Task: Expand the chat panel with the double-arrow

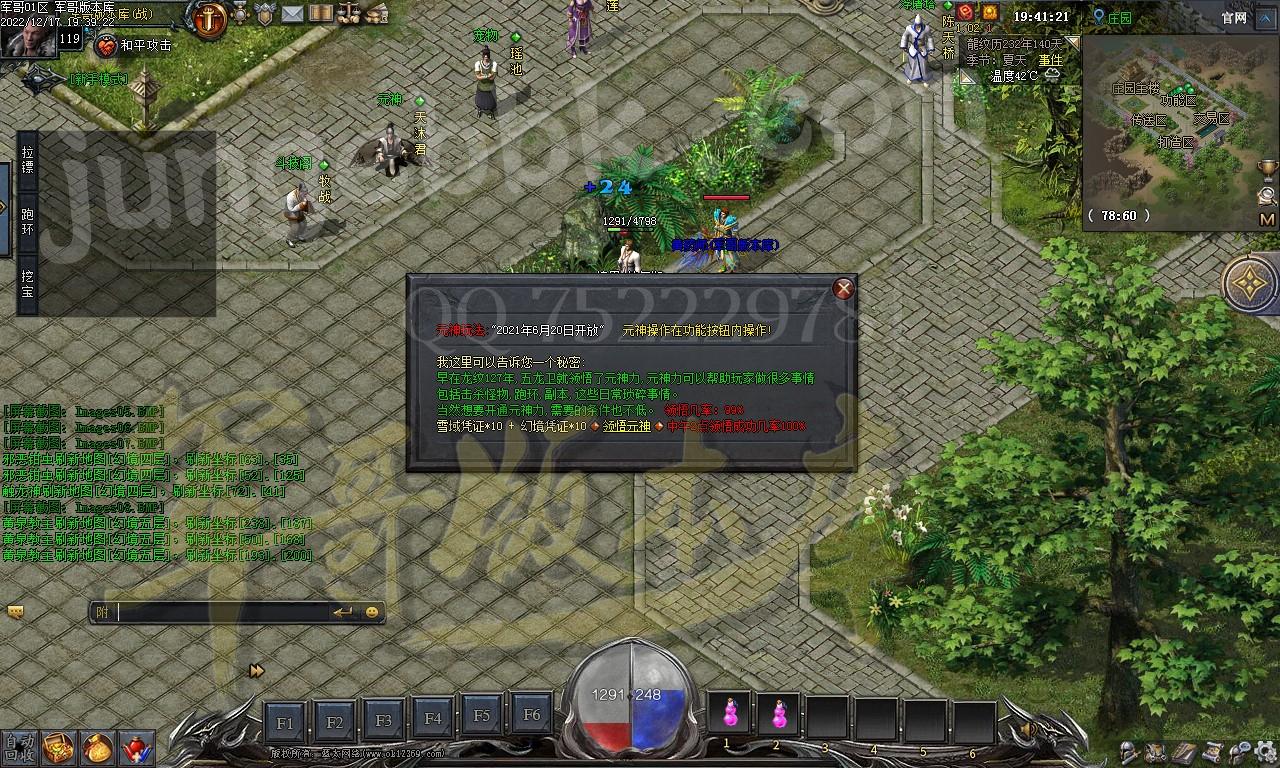Action: click(257, 669)
